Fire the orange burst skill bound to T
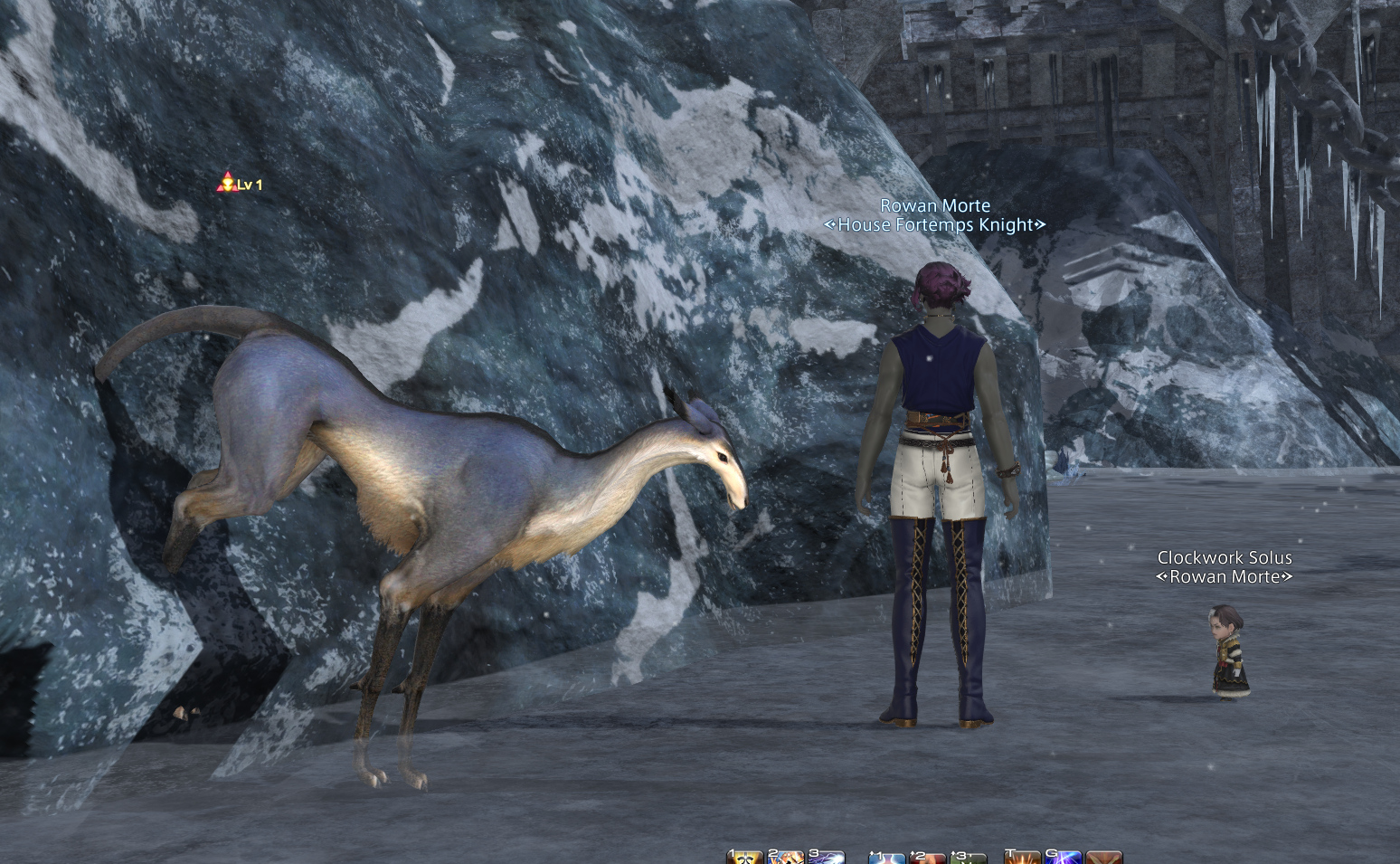This screenshot has height=864, width=1400. click(1023, 858)
